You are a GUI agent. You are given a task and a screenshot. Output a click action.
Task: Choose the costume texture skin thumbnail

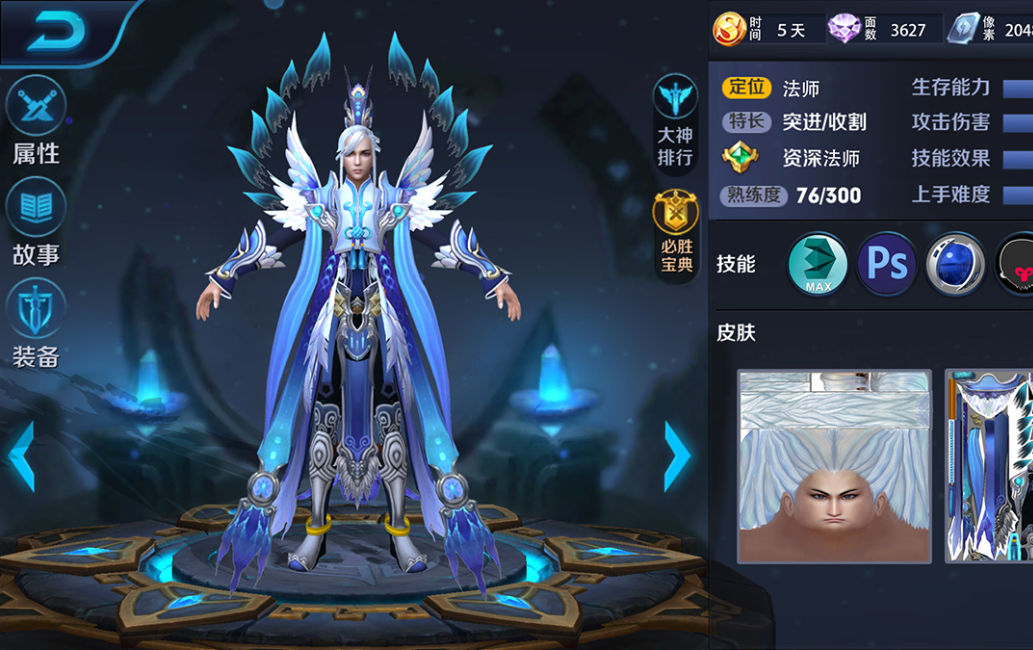pos(989,466)
